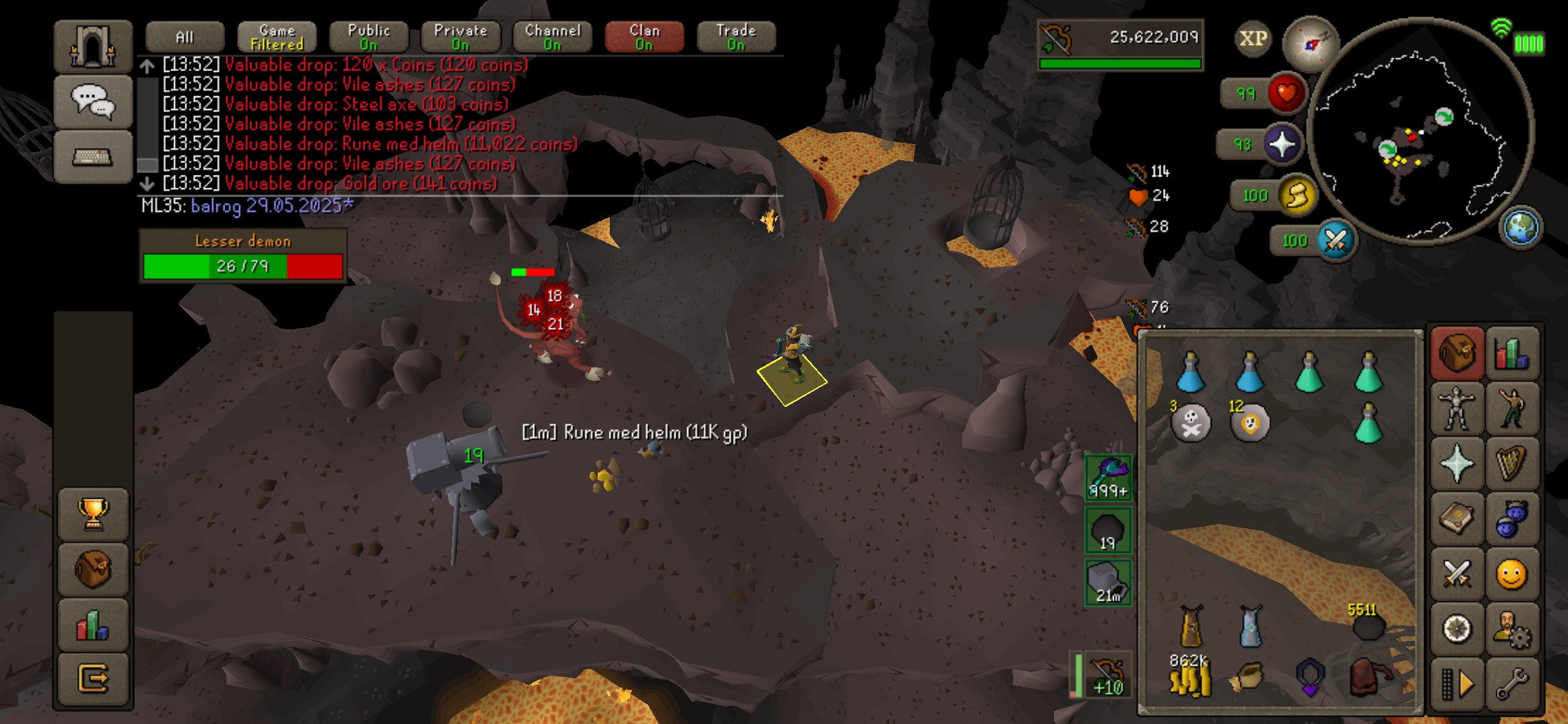Toggle the Game chat filter tab

click(277, 38)
